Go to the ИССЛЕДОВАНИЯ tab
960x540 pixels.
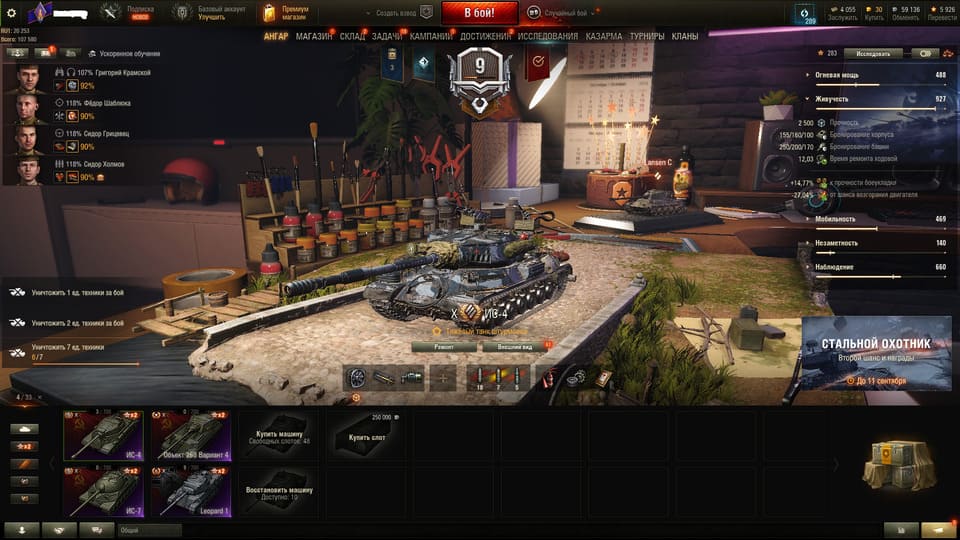click(547, 37)
